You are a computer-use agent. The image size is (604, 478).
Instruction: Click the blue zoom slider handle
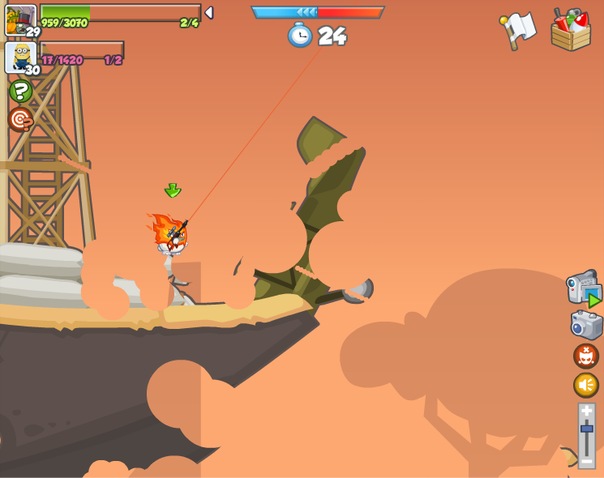coord(587,427)
